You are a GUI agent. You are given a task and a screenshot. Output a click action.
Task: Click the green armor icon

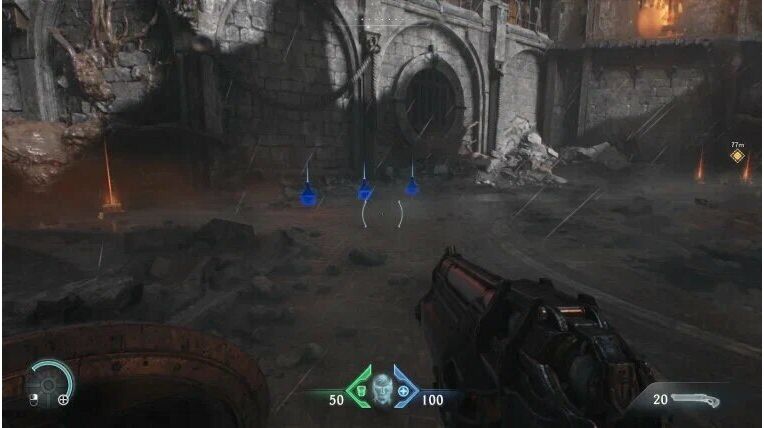[x=362, y=390]
